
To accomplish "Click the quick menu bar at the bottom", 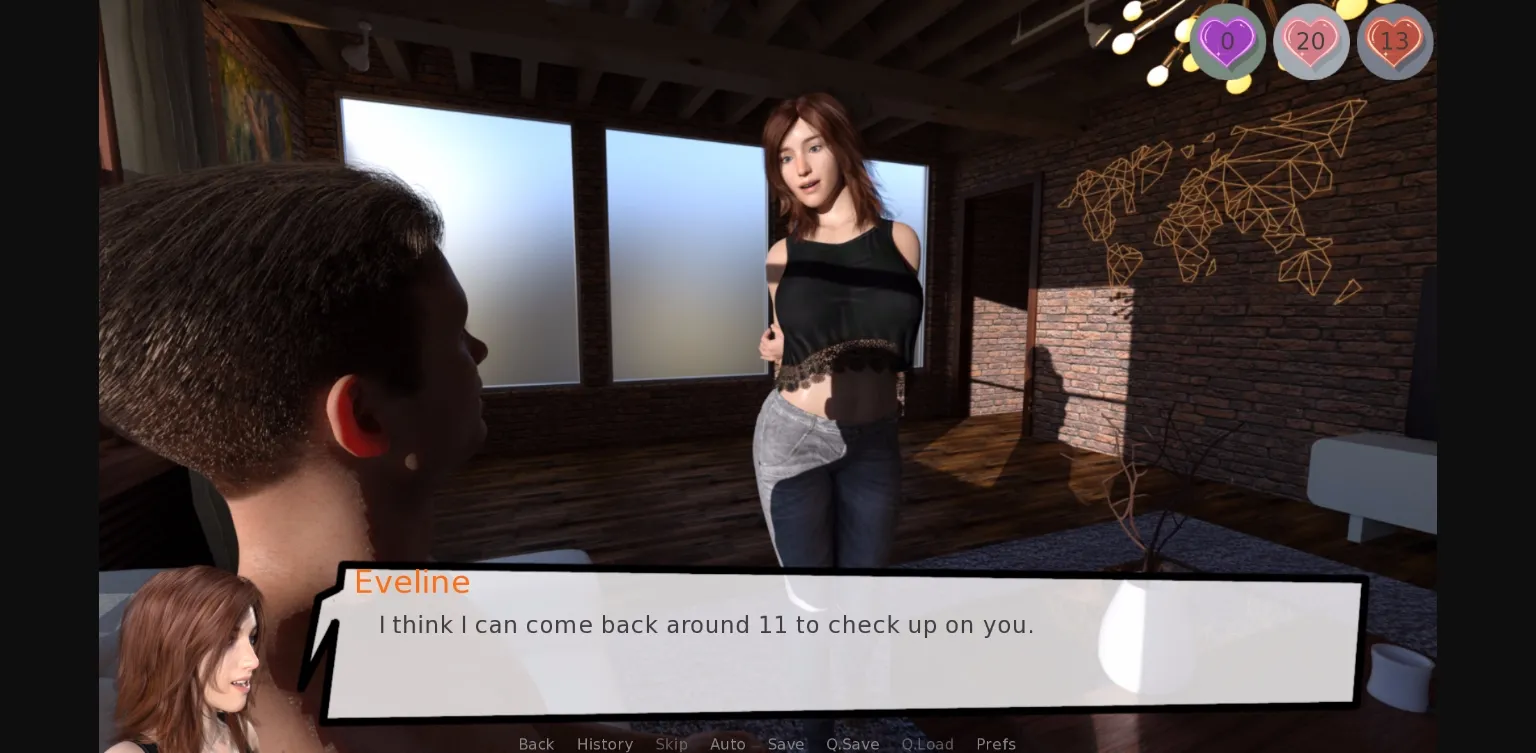I will coord(766,744).
